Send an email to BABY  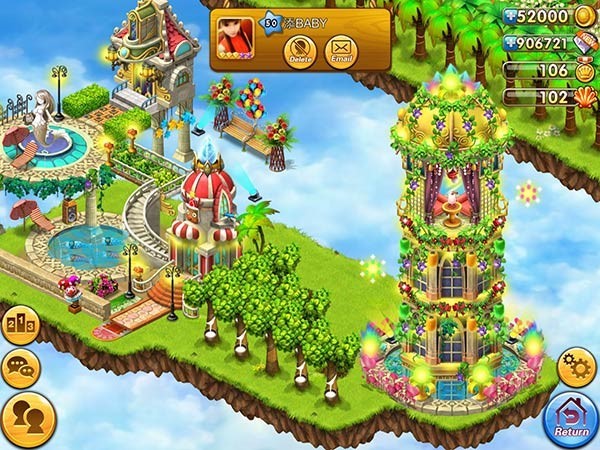342,50
